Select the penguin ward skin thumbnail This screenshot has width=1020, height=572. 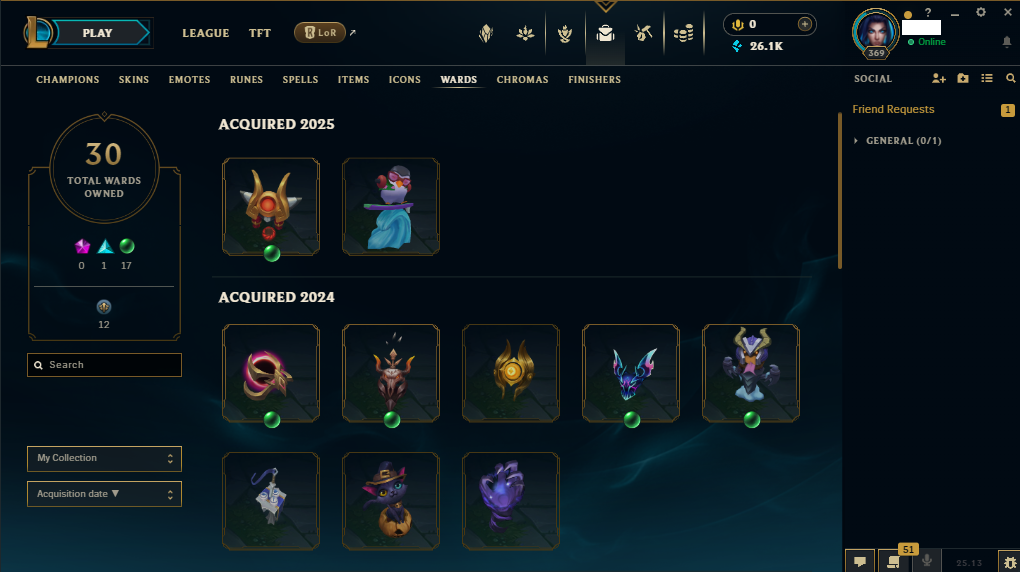point(391,206)
